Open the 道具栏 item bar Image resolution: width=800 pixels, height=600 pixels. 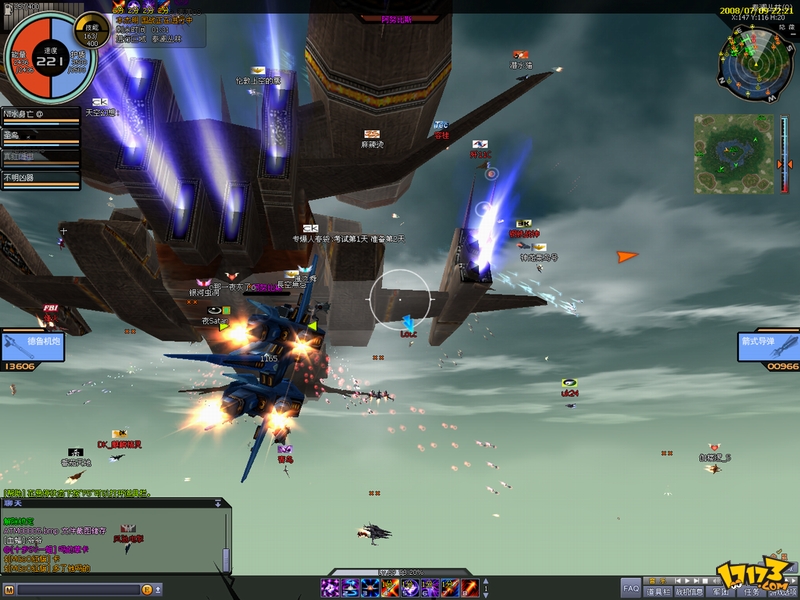[657, 590]
